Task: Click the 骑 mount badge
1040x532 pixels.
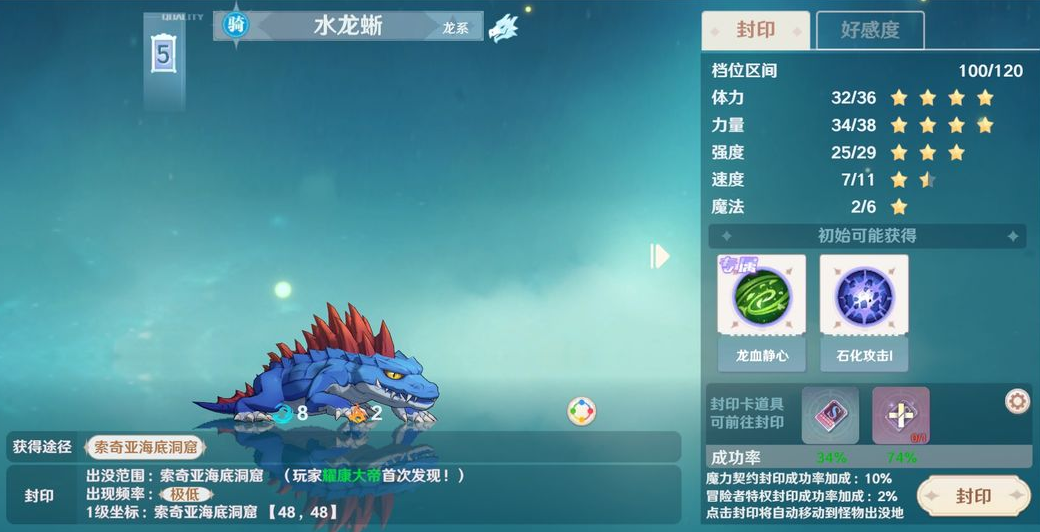Action: 236,26
